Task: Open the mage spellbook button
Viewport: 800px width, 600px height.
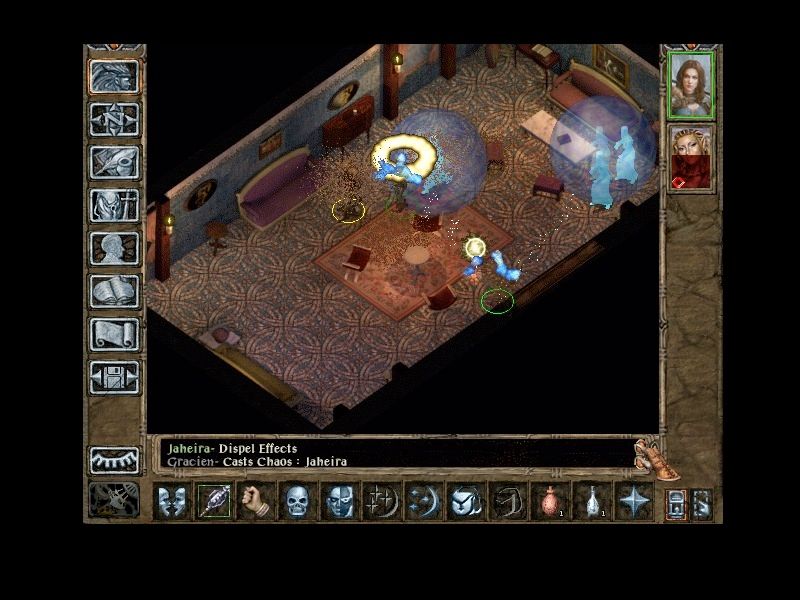Action: coord(114,291)
